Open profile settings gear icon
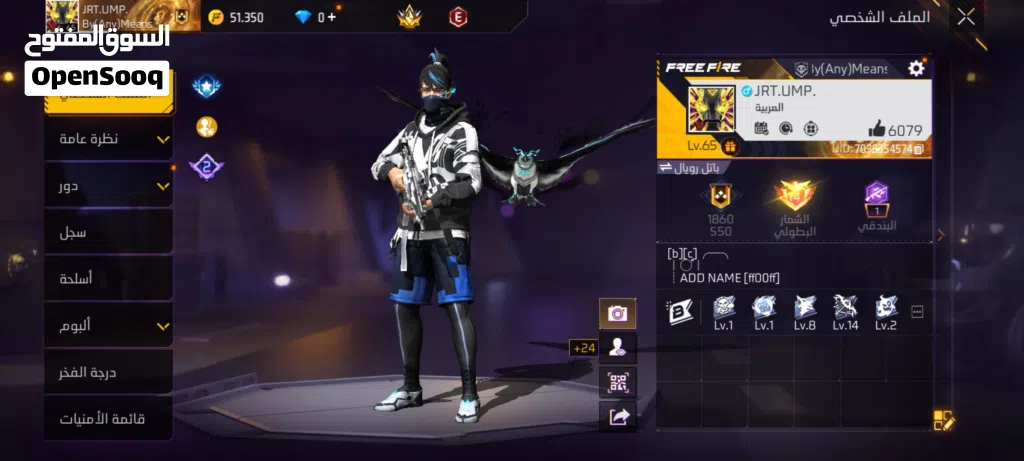The image size is (1024, 461). [915, 68]
